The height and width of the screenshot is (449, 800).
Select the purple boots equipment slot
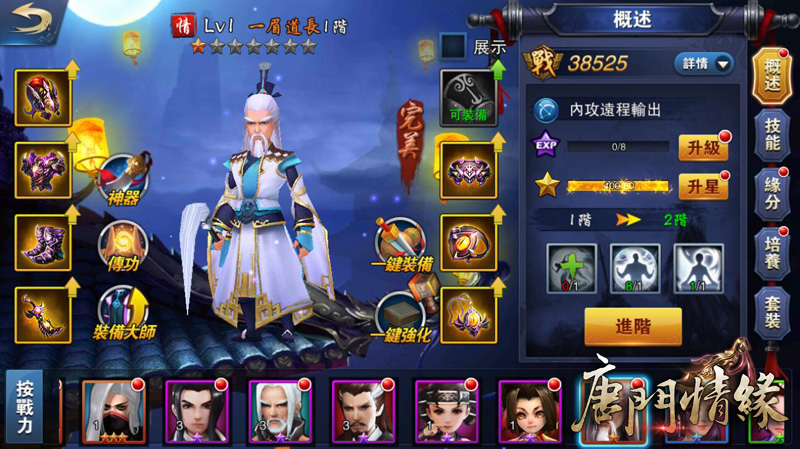click(42, 242)
